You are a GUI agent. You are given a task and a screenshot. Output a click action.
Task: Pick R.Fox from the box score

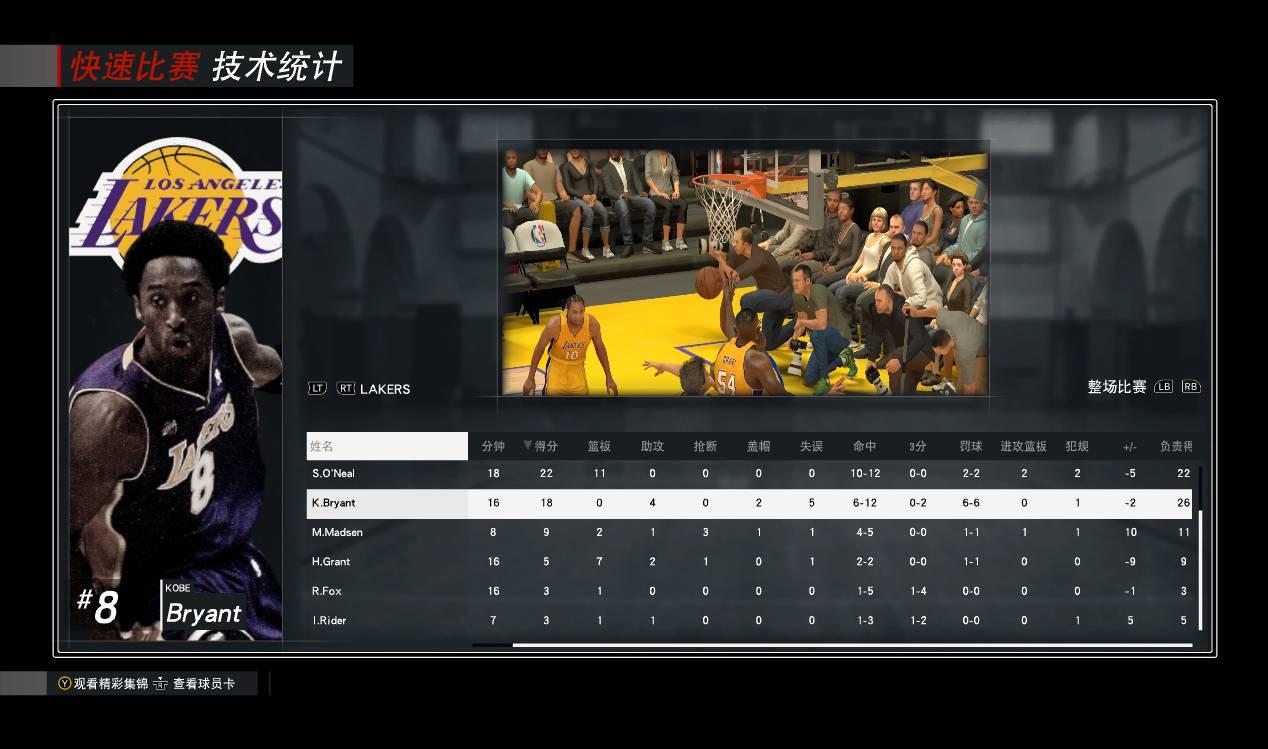(x=327, y=591)
